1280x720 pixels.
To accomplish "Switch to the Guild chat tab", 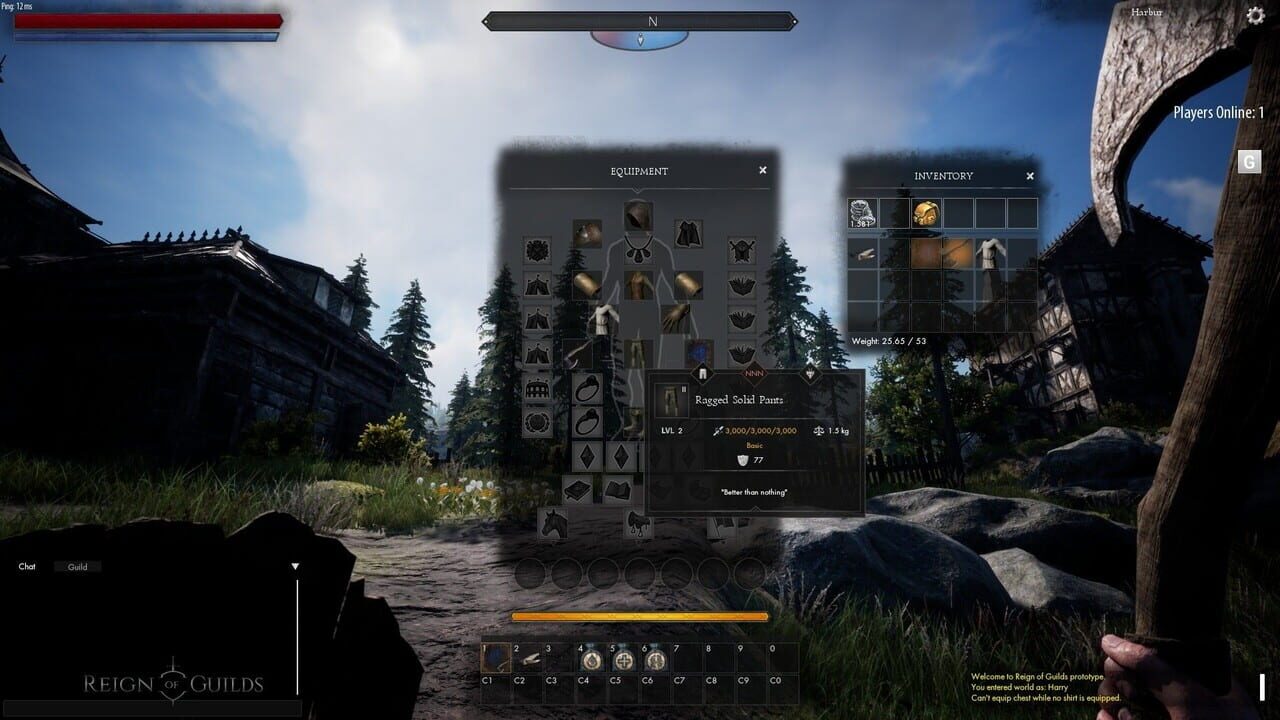I will click(78, 566).
